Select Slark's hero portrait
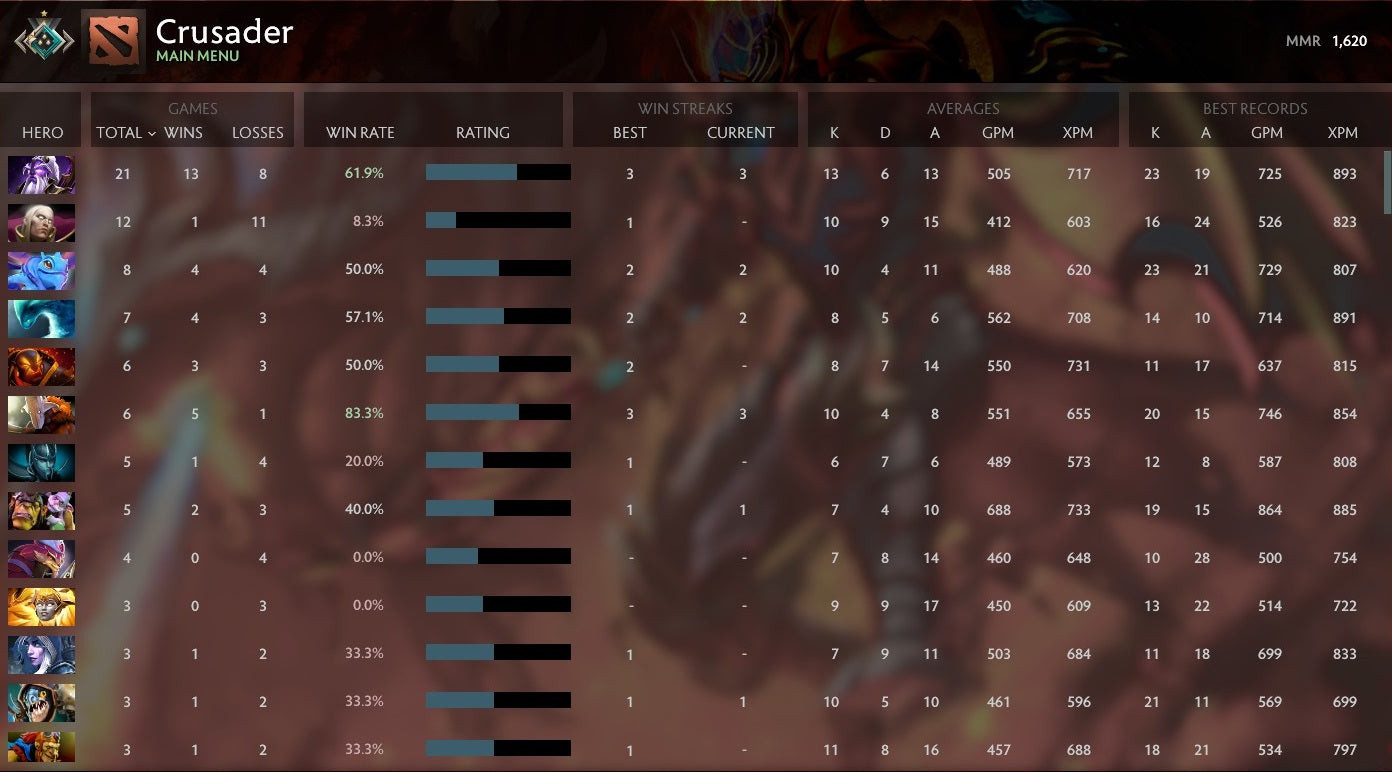This screenshot has height=772, width=1392. click(x=41, y=701)
